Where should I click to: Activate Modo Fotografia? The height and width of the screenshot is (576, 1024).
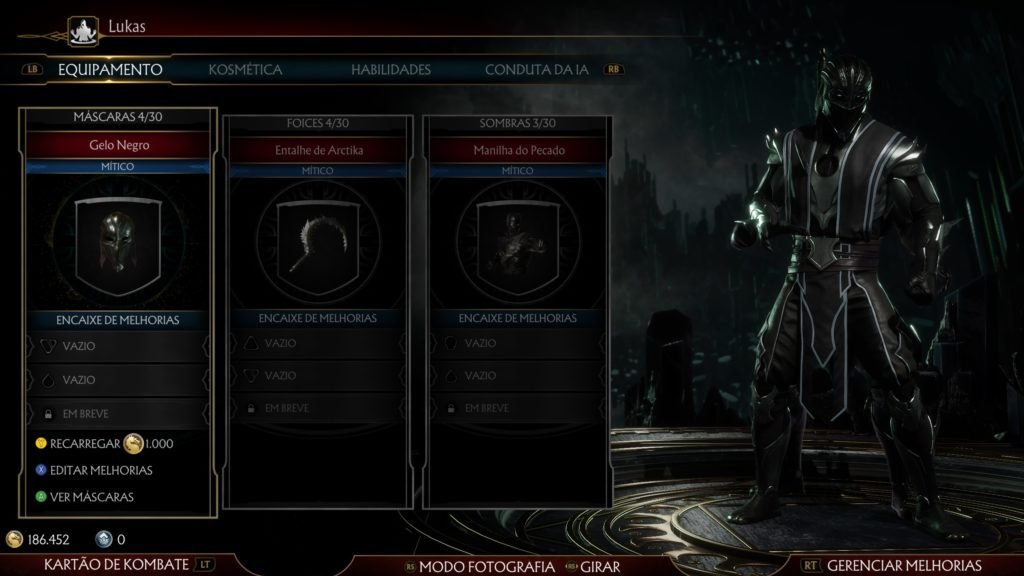pos(485,567)
